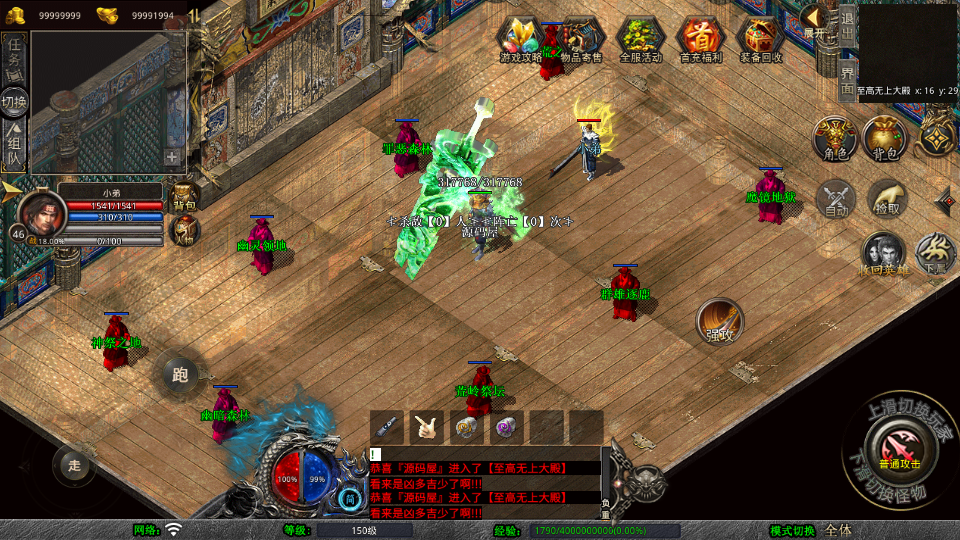Select the 跑 run movement button
The image size is (960, 540).
[180, 375]
